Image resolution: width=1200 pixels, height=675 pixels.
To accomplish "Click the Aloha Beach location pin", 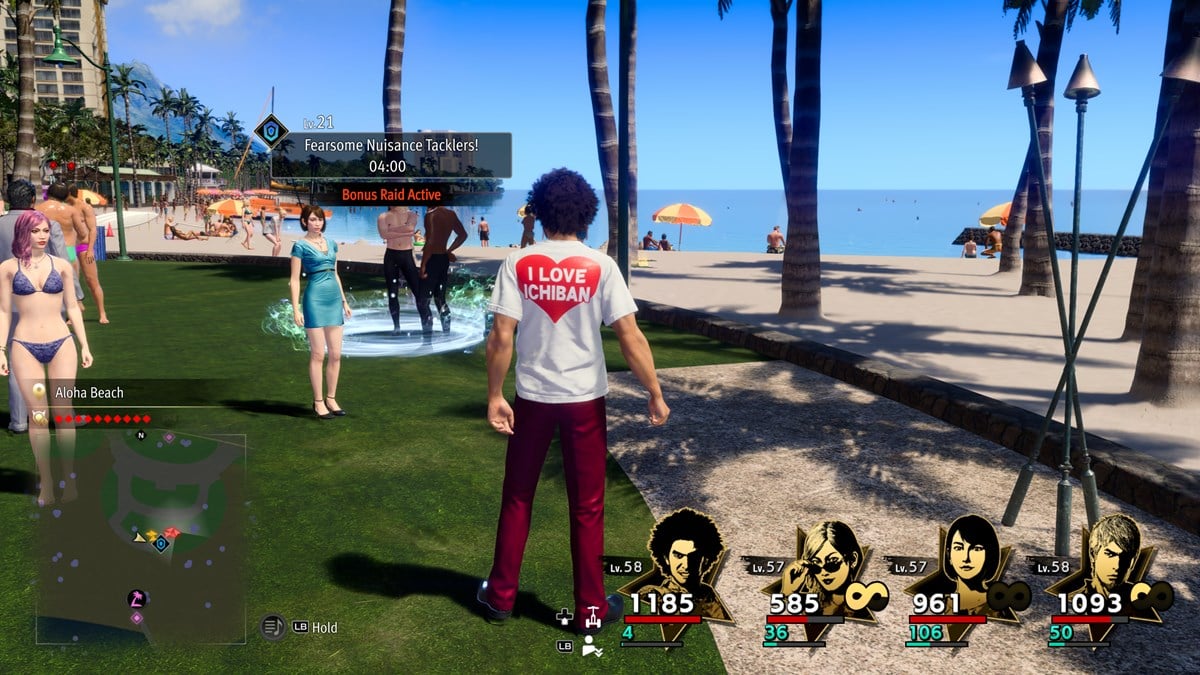I will (39, 392).
